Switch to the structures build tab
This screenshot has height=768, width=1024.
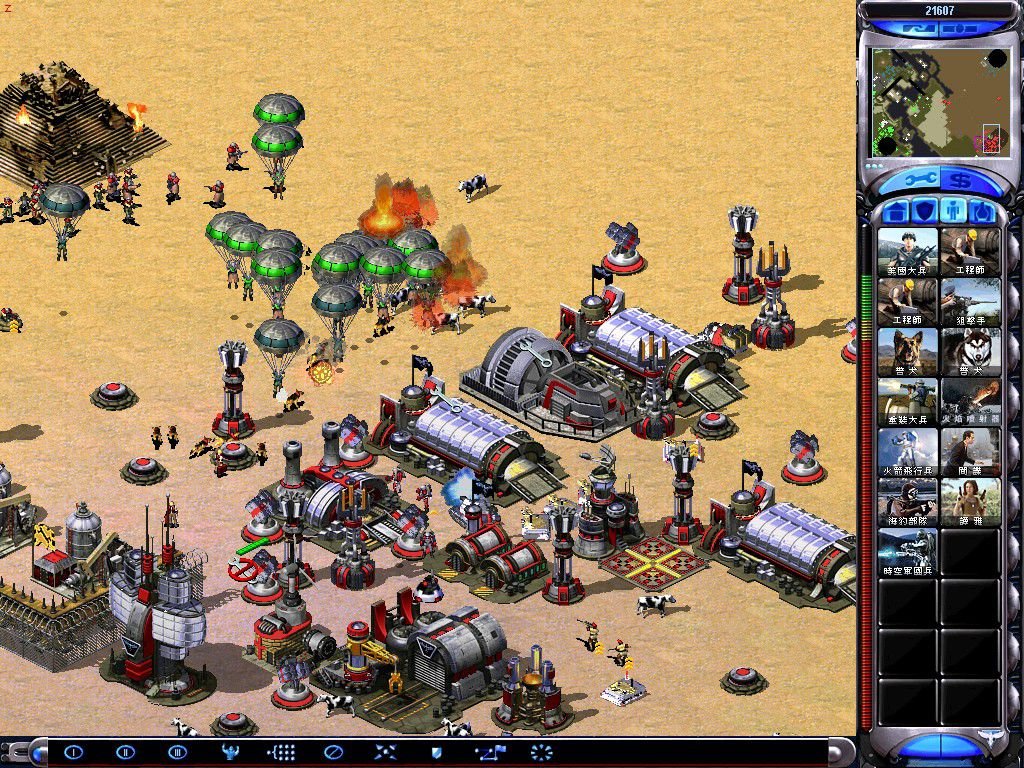pyautogui.click(x=897, y=212)
